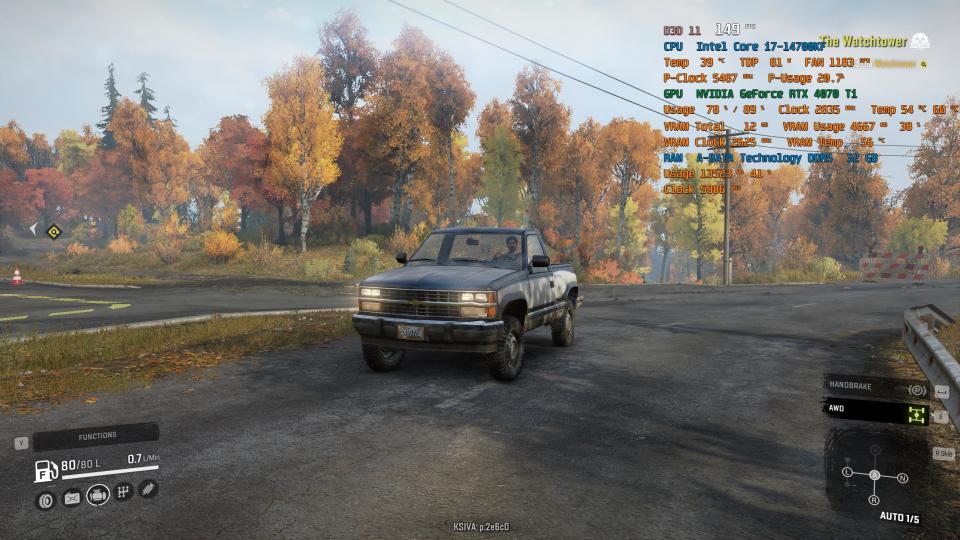This screenshot has width=960, height=540.
Task: Toggle AWD drive mode
Action: (876, 411)
